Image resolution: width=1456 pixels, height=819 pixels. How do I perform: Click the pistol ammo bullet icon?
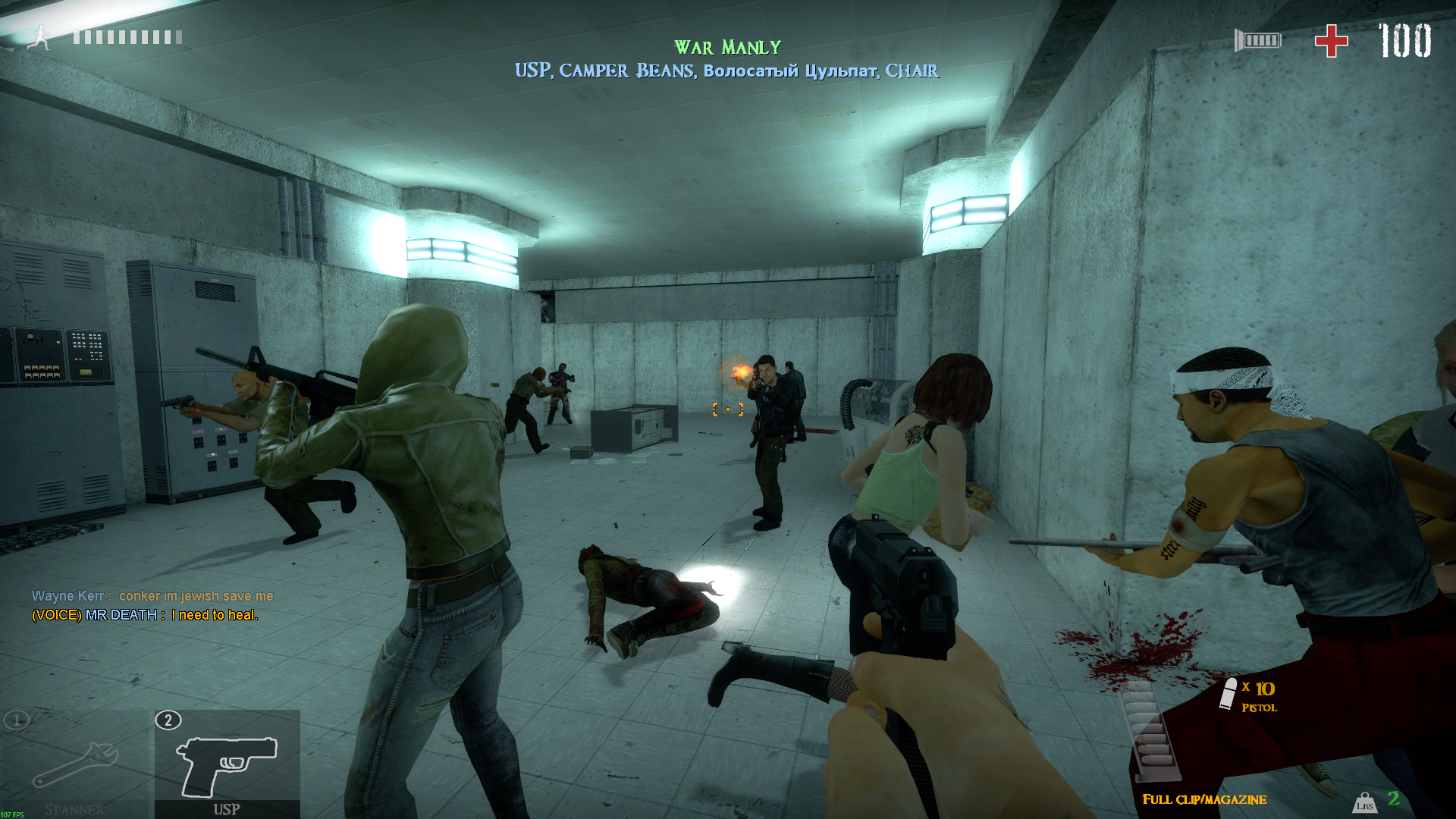pos(1228,694)
